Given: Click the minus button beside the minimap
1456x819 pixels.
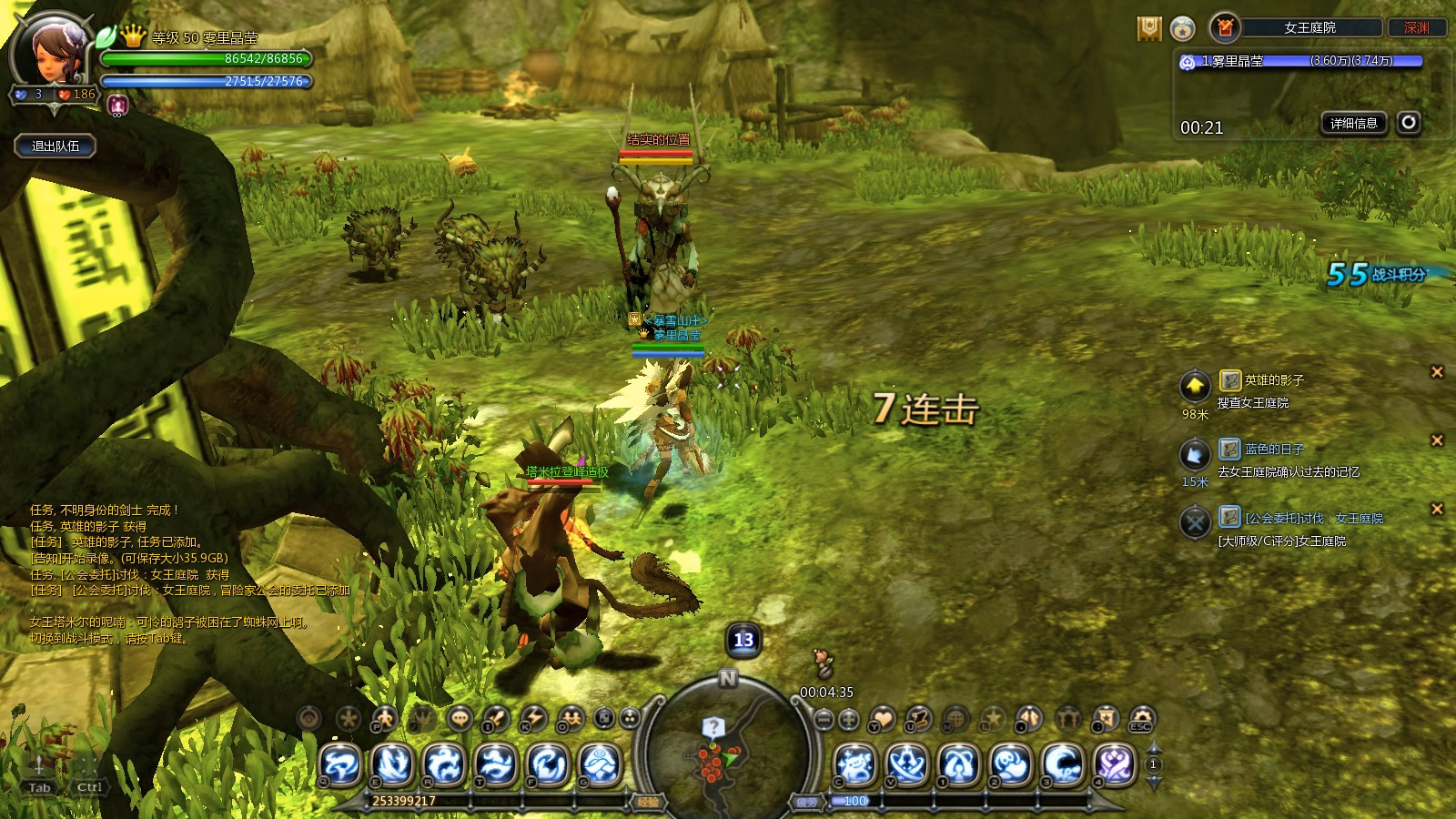Looking at the screenshot, I should [824, 720].
